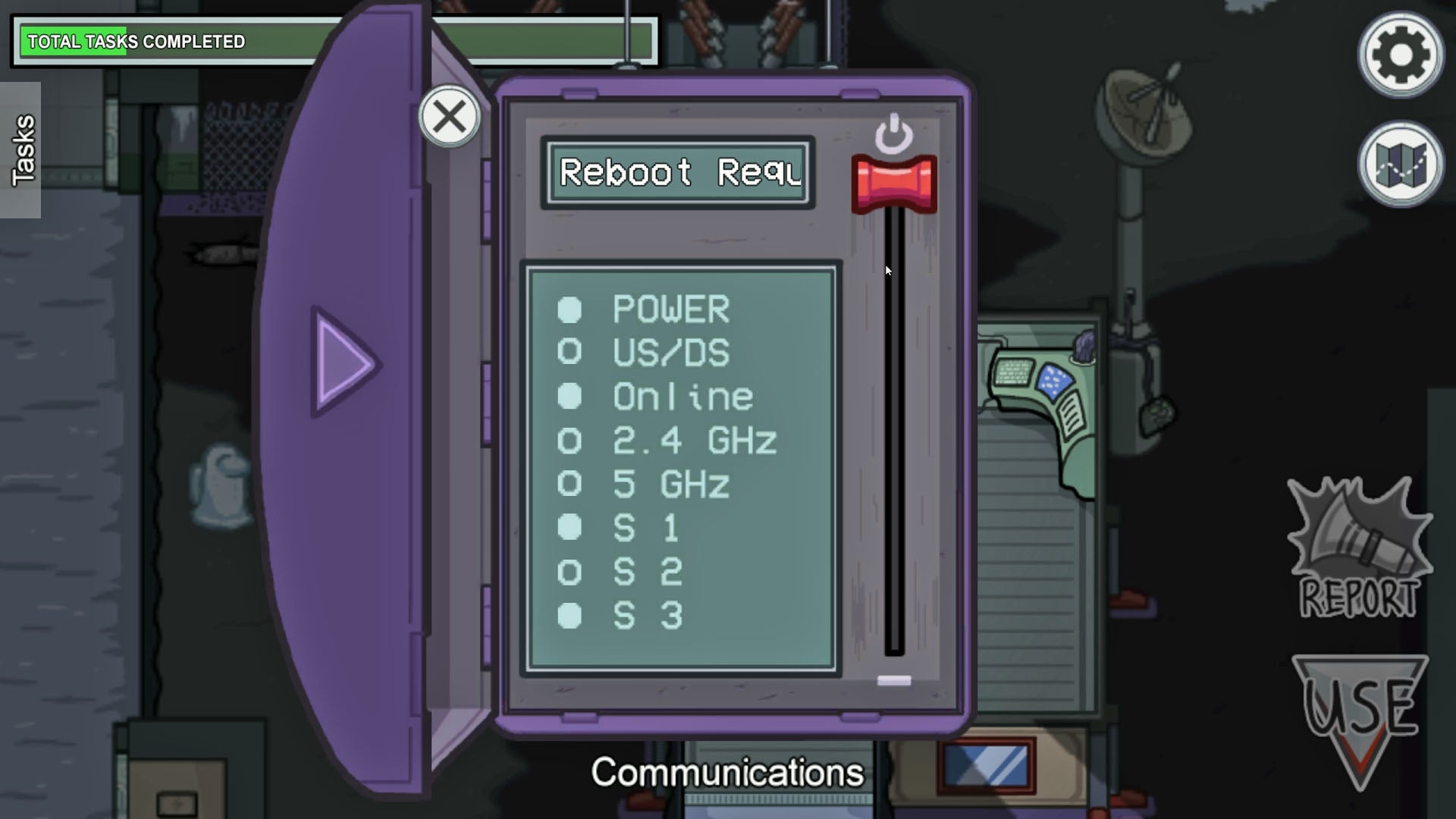Click the power symbol above the red lever
The width and height of the screenshot is (1456, 819).
[895, 135]
